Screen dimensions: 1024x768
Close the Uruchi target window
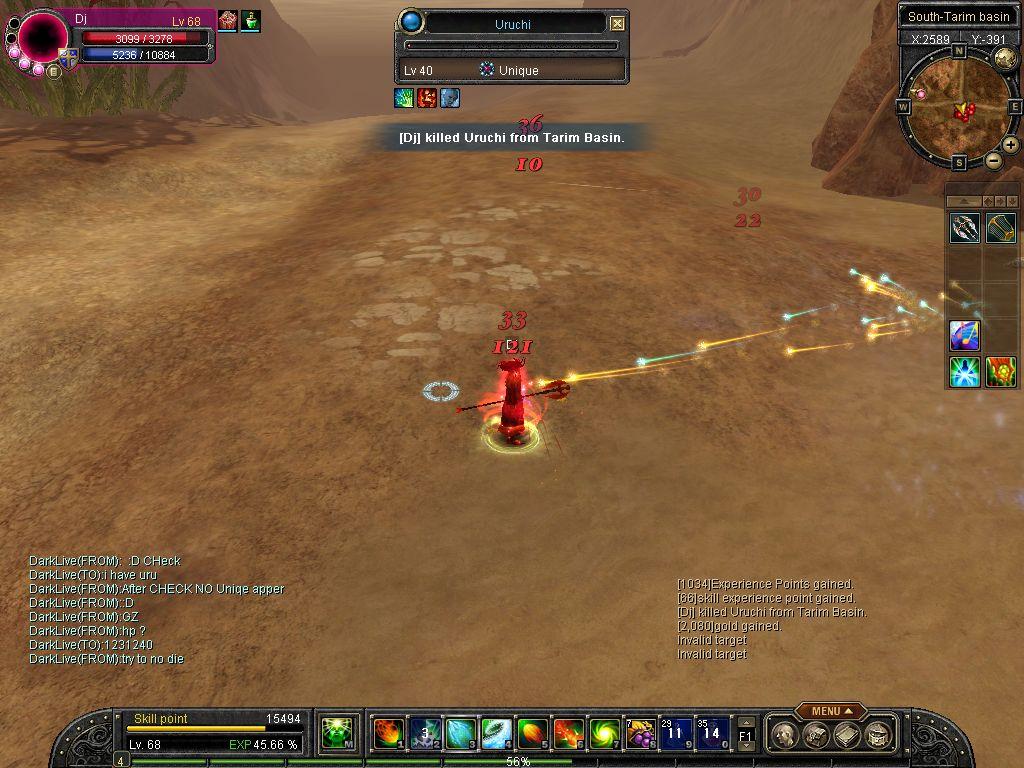[617, 23]
